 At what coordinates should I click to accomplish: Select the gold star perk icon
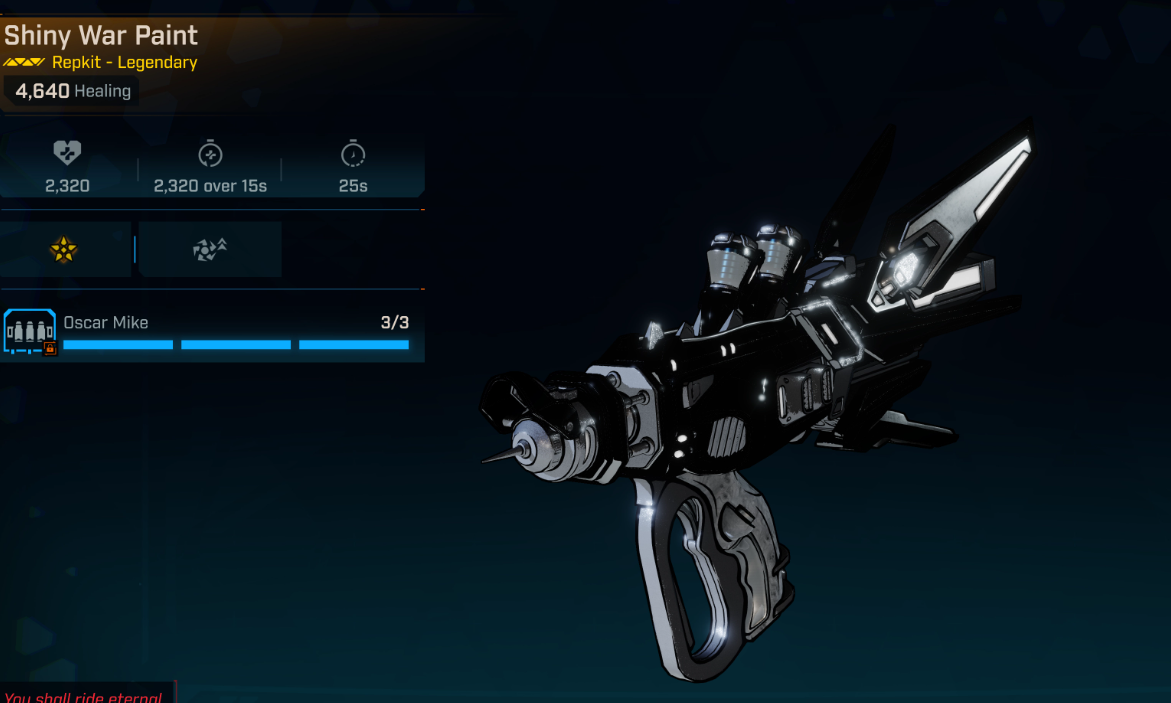pos(64,250)
